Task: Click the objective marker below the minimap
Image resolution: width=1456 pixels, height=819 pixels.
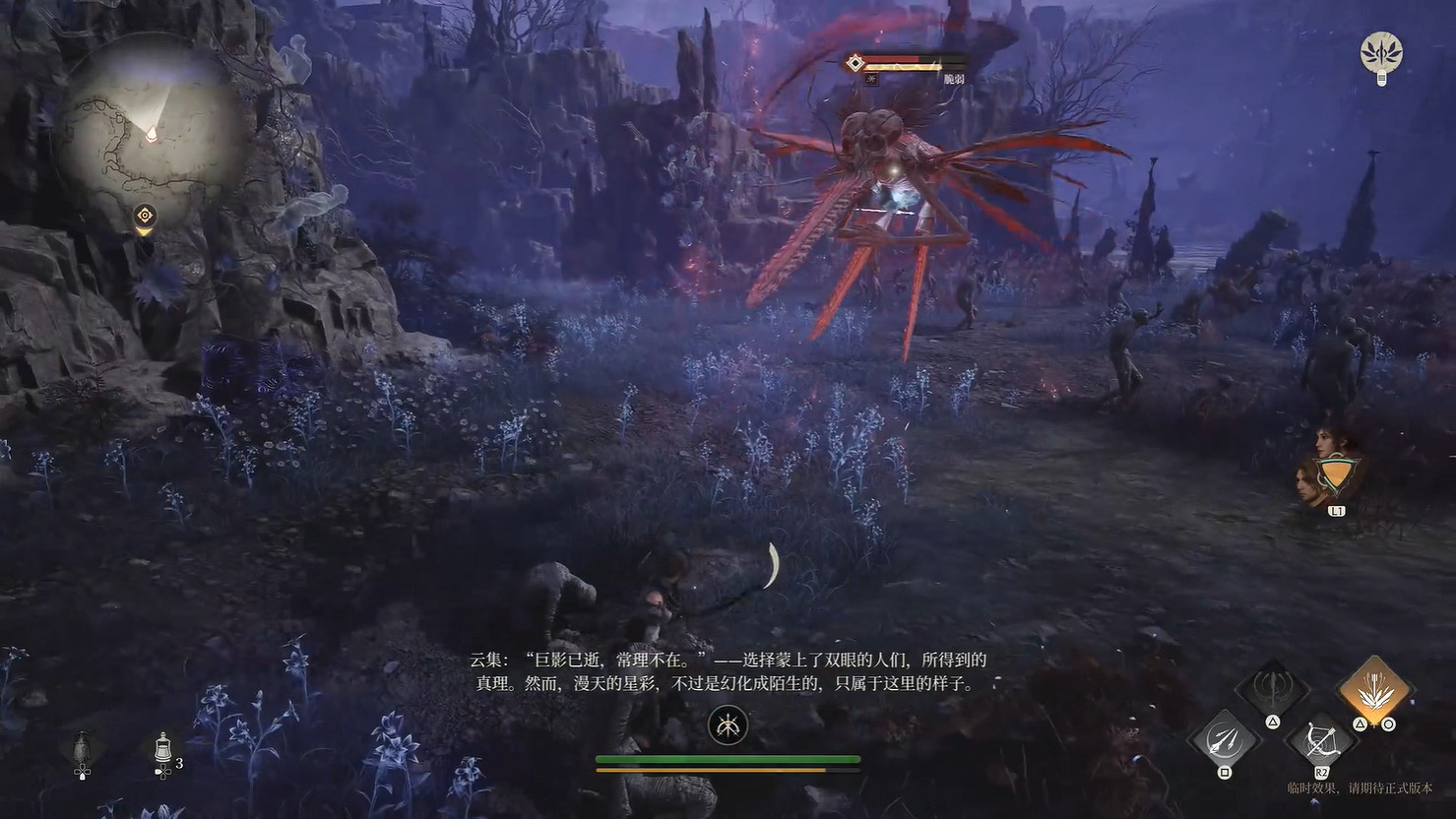Action: 145,215
